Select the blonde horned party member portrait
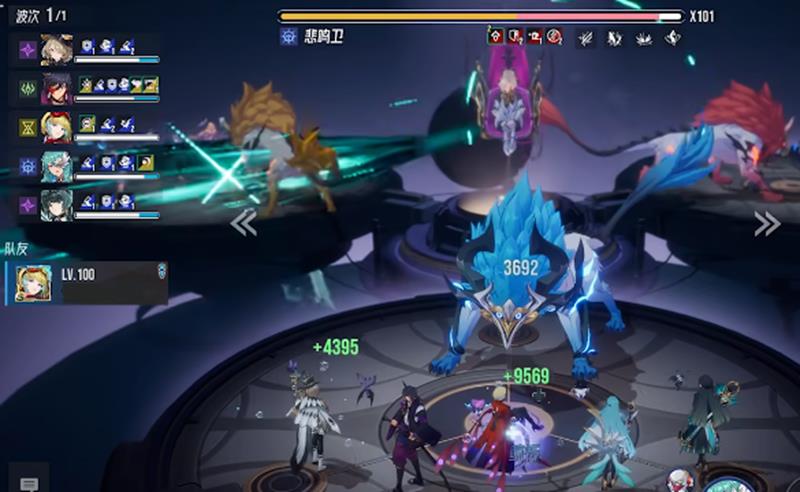Image resolution: width=800 pixels, height=492 pixels. coord(56,49)
